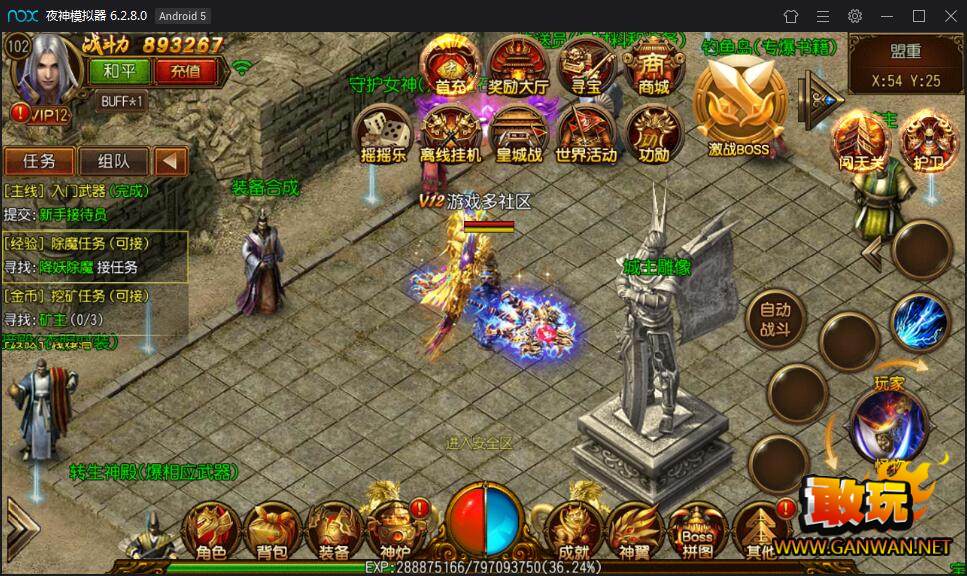Open the 角色 character panel
The image size is (967, 576).
[x=211, y=530]
